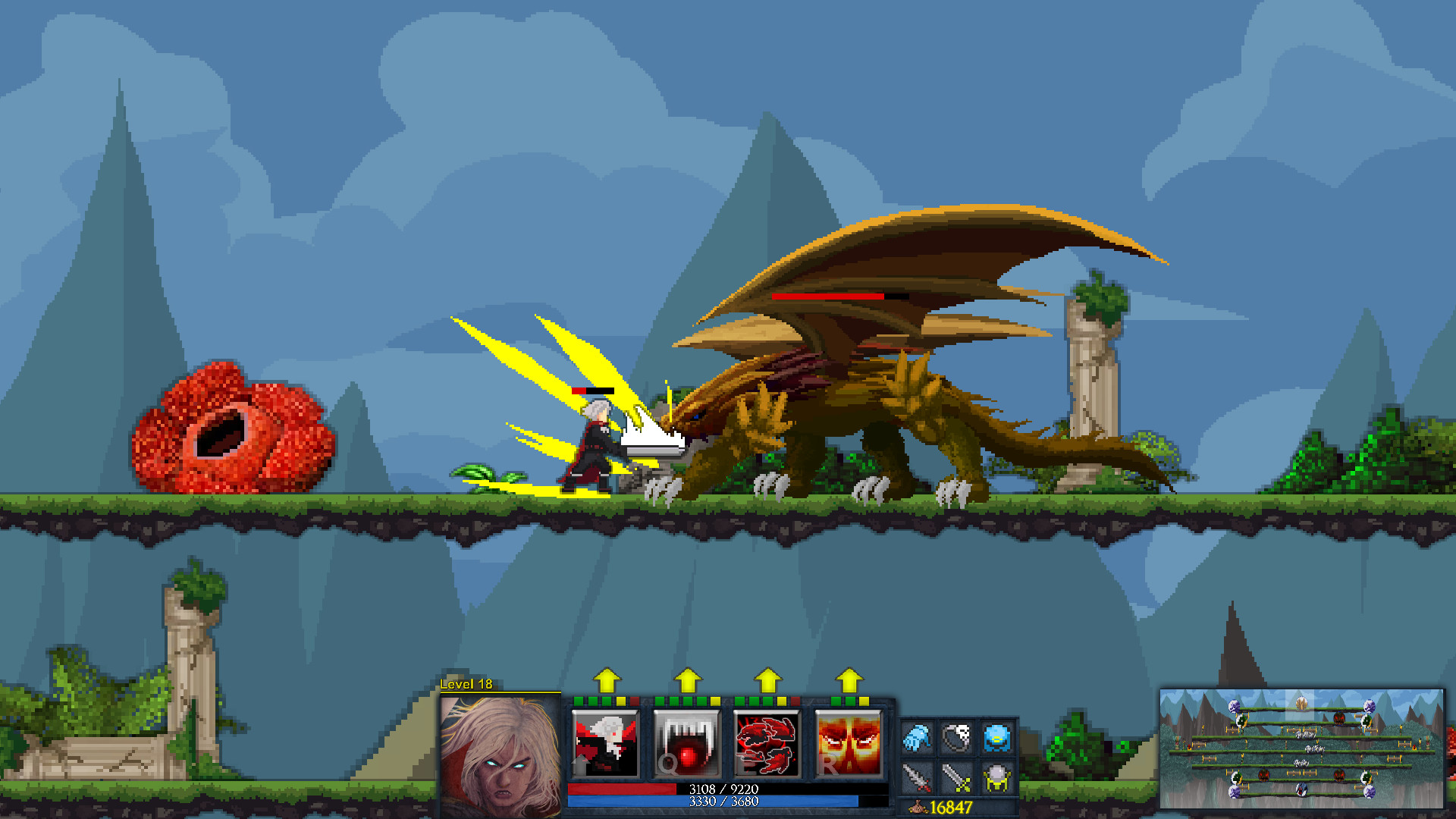Select the white amulet inventory item
The width and height of the screenshot is (1456, 819).
997,777
